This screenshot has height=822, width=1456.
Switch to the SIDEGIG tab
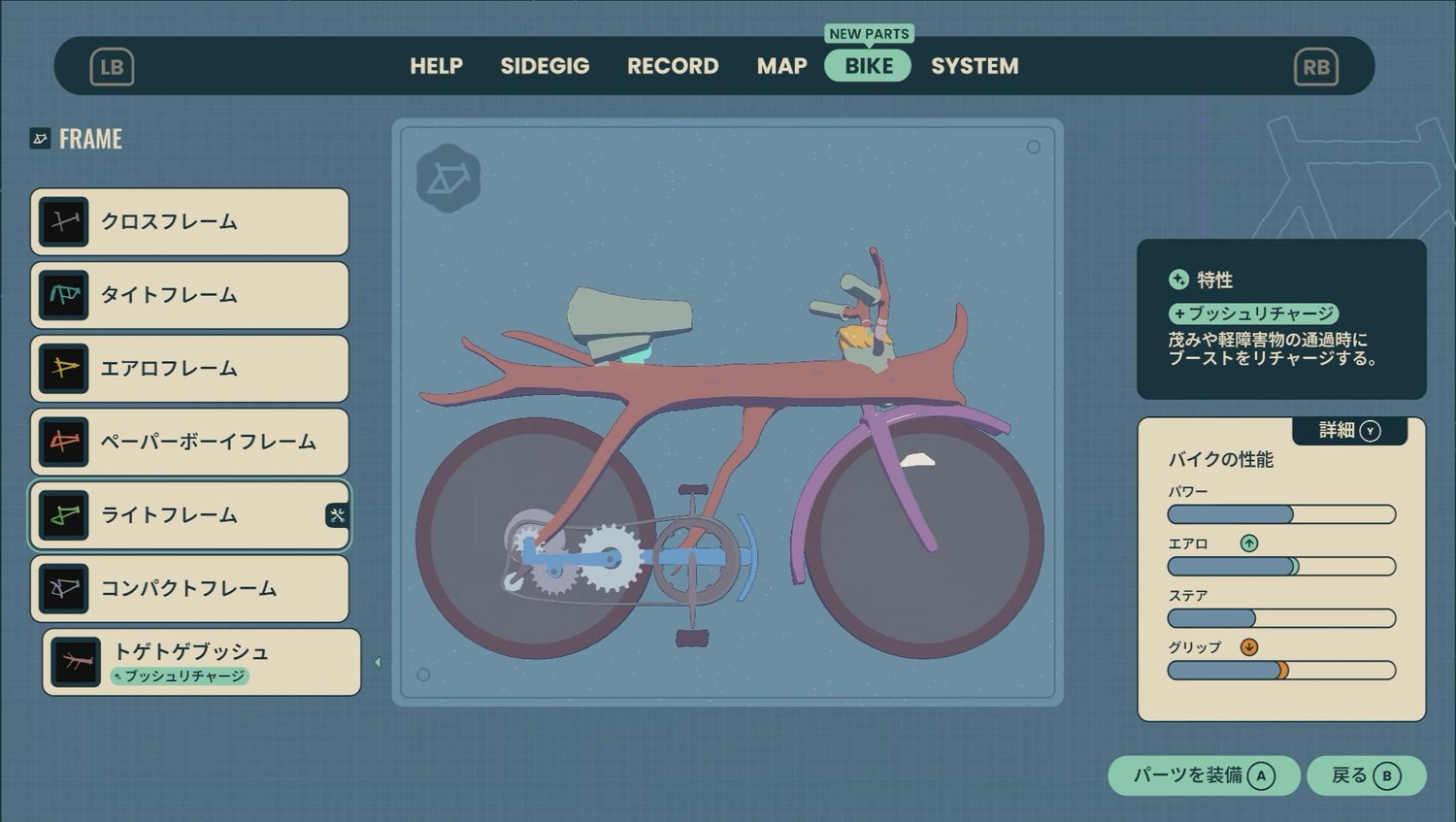pyautogui.click(x=545, y=66)
